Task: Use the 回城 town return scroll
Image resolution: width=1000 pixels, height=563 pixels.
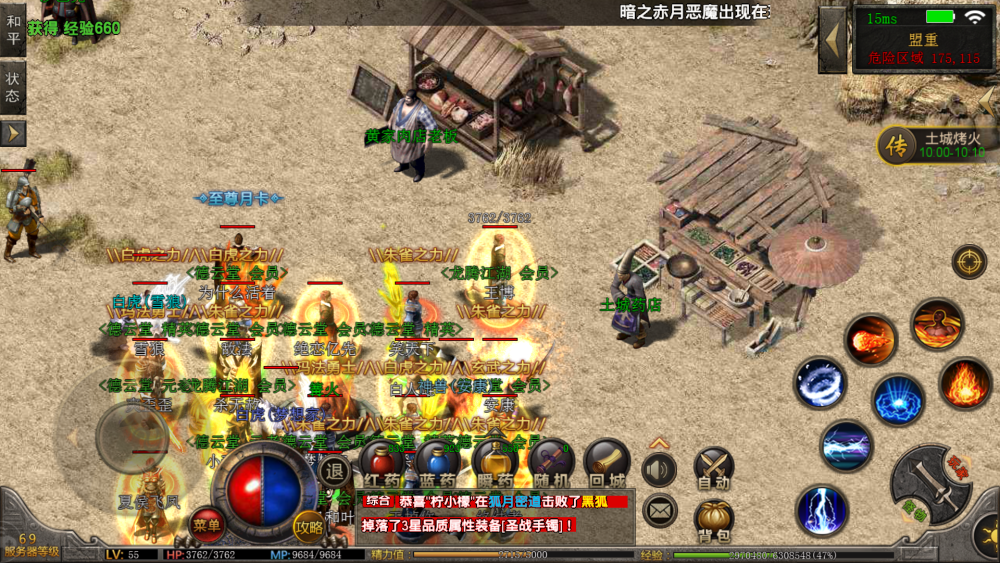Action: 607,461
